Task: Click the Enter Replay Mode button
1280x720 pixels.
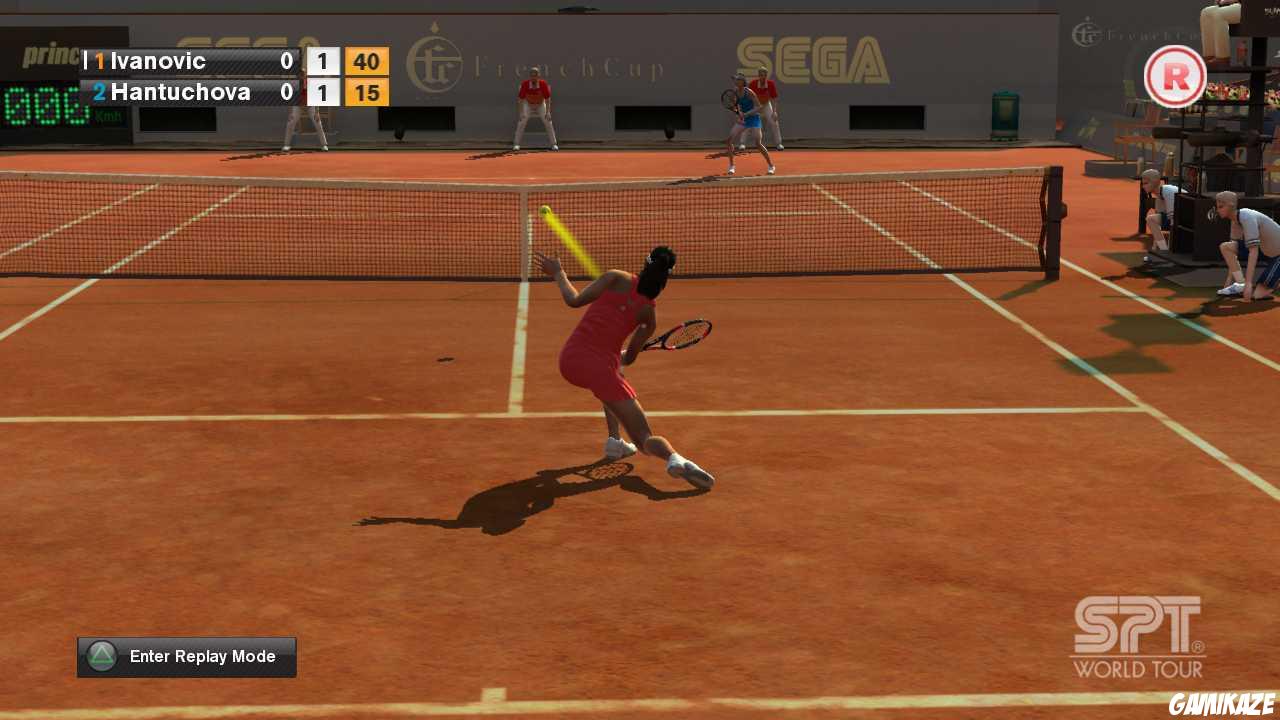Action: click(186, 656)
